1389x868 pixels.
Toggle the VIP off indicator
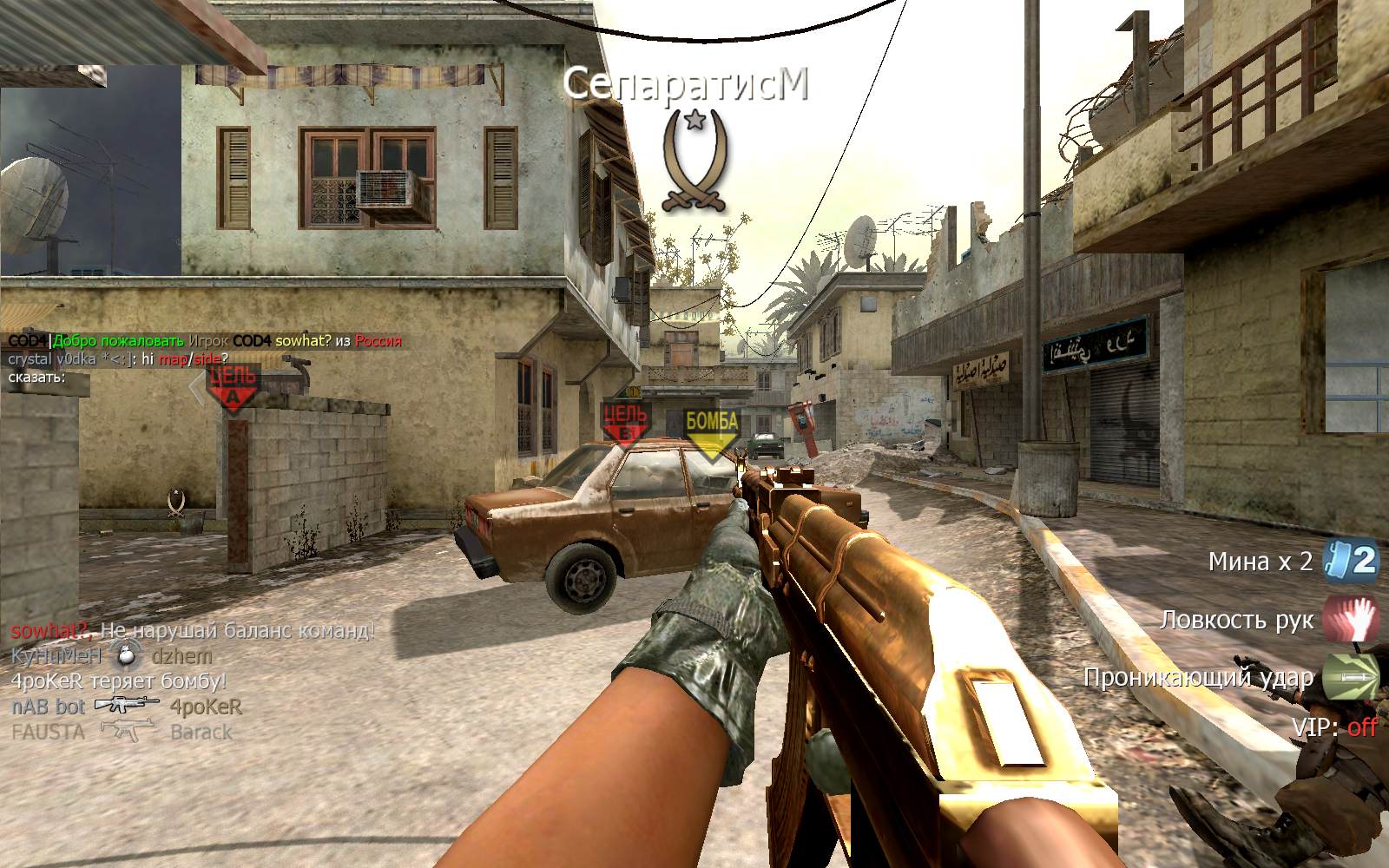coord(1361,727)
